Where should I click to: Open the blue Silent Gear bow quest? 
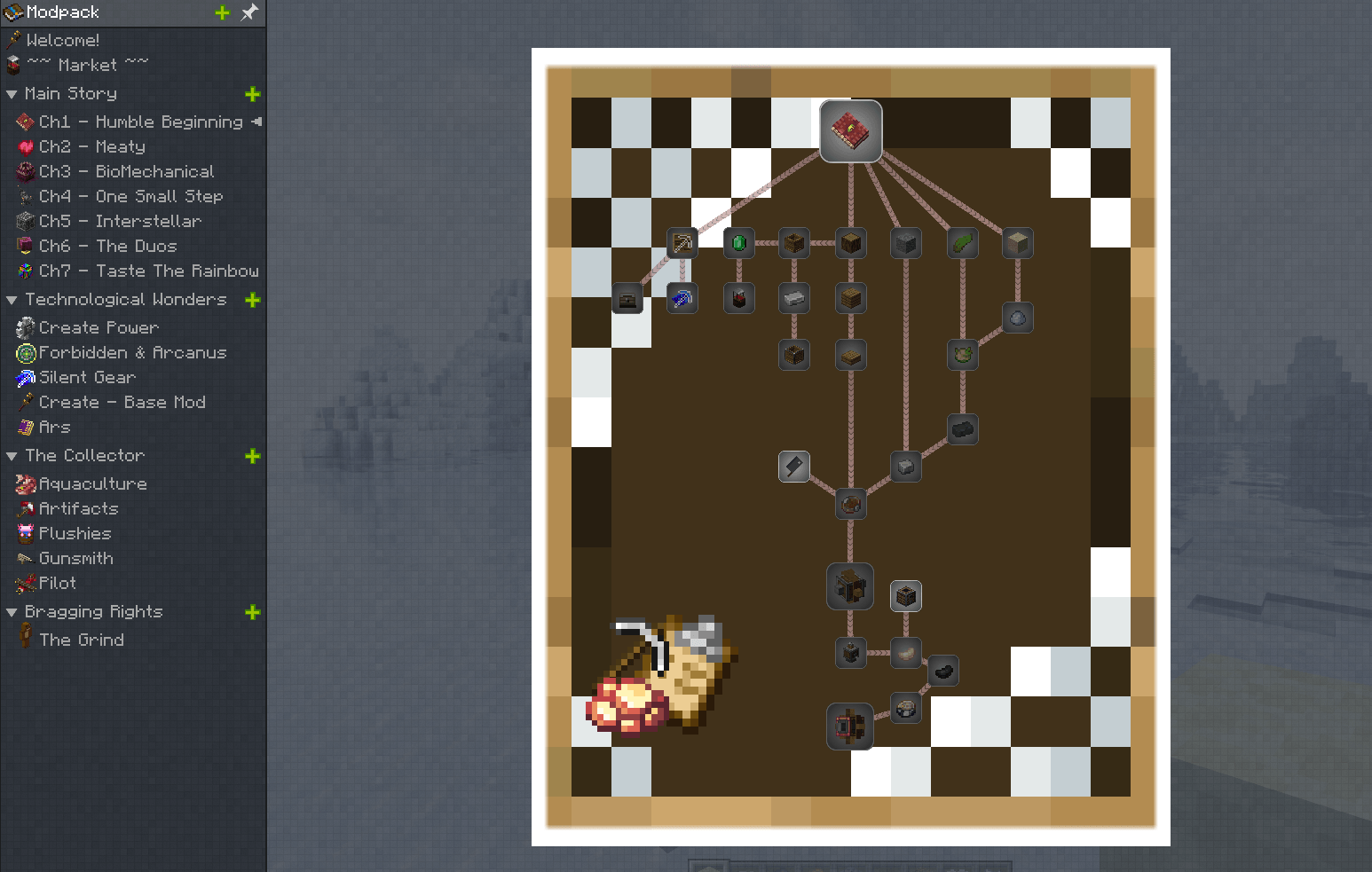tap(682, 298)
